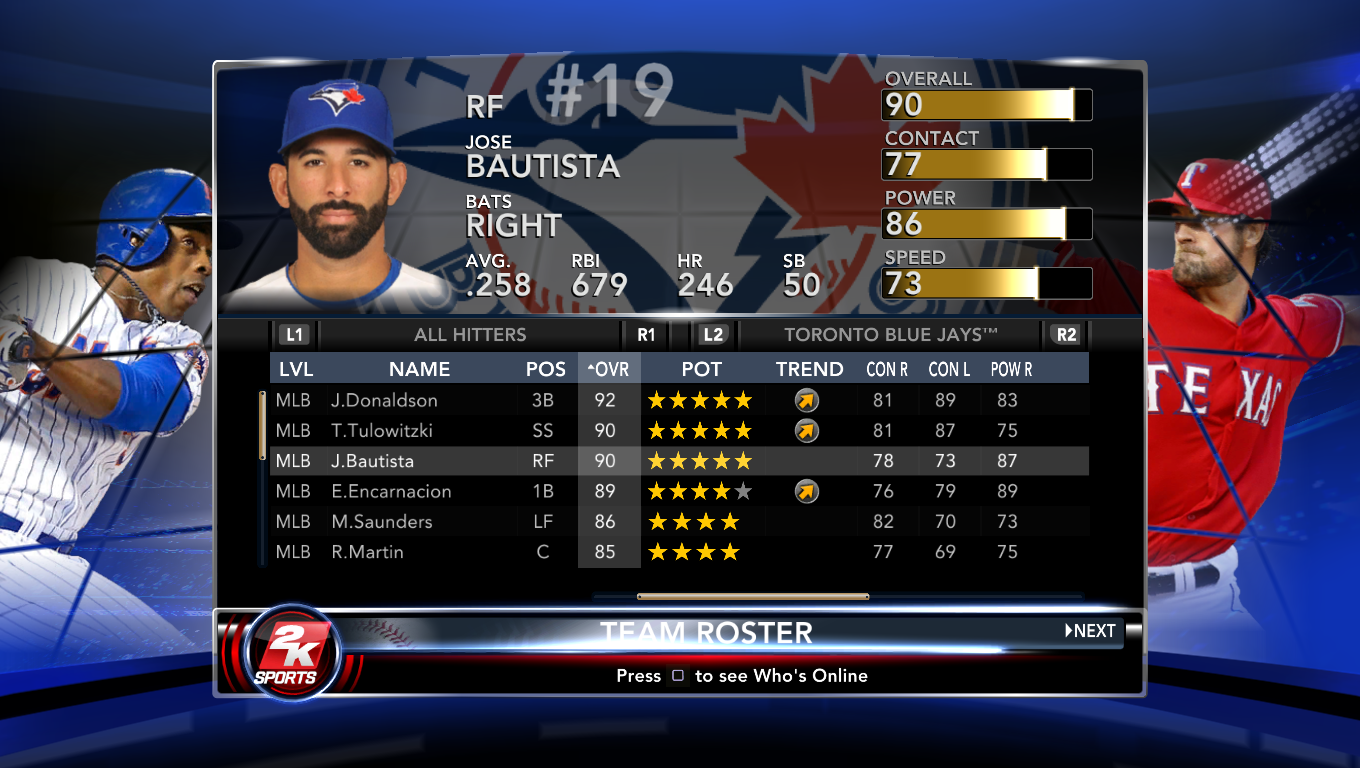
Task: Sort by the LVL column header
Action: 296,369
